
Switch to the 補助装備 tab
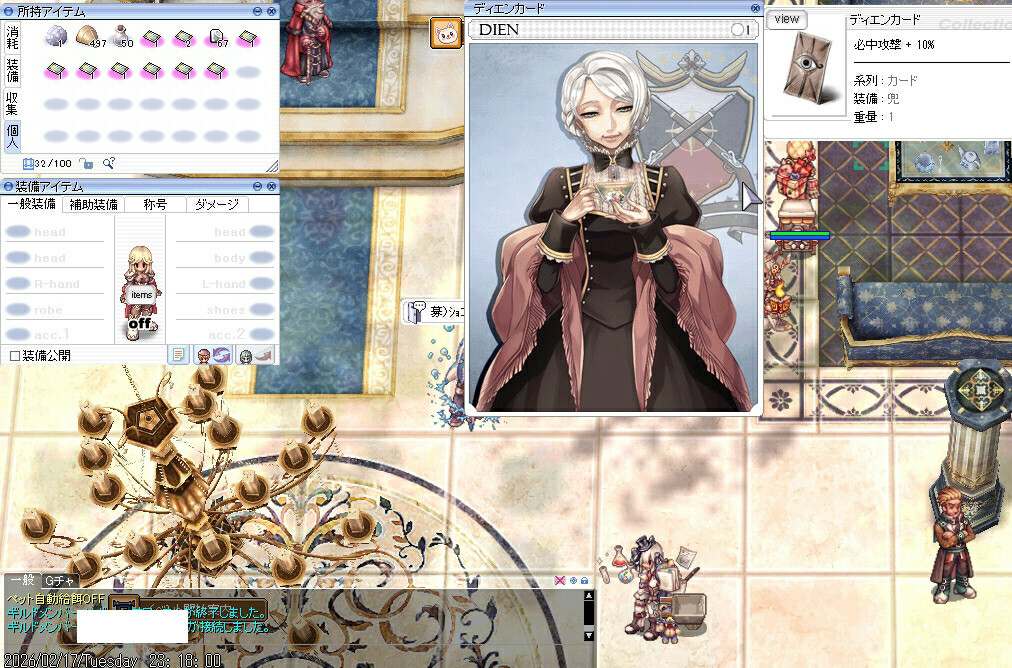93,204
